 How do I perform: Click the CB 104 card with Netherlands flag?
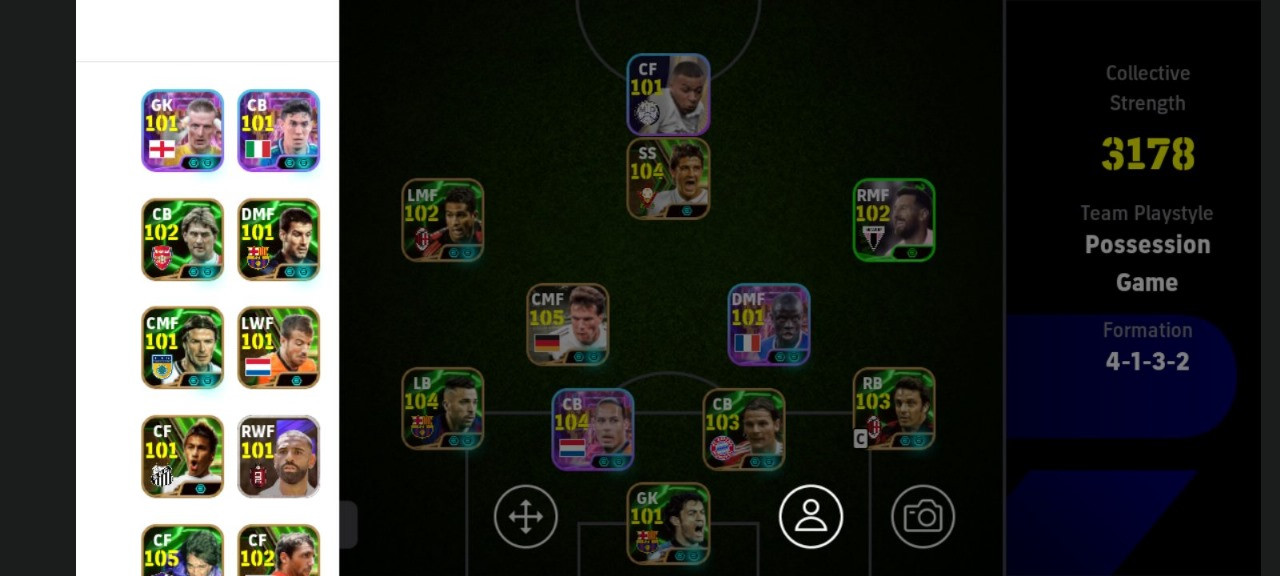pyautogui.click(x=593, y=429)
